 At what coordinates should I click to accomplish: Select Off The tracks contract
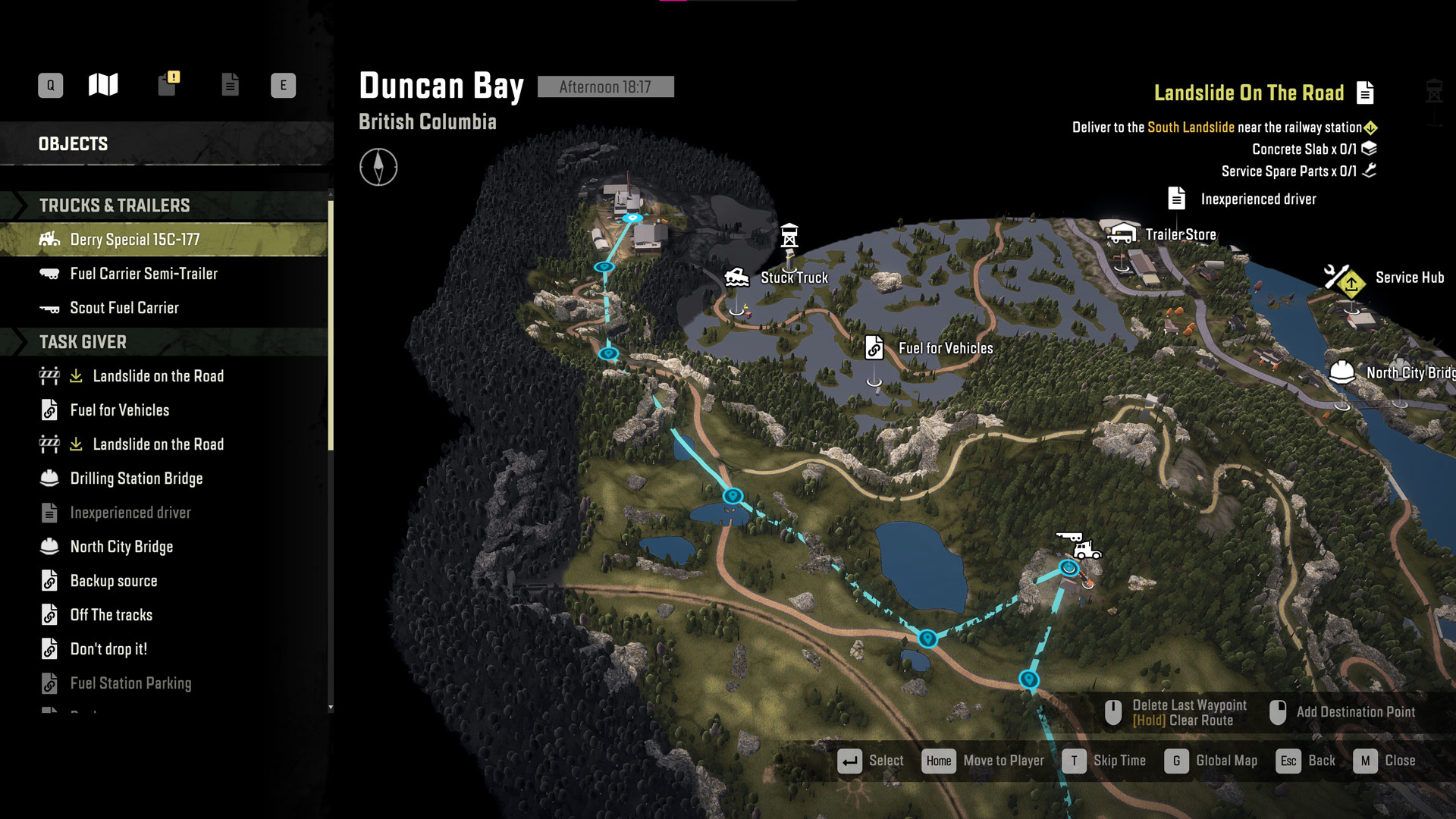coord(111,615)
